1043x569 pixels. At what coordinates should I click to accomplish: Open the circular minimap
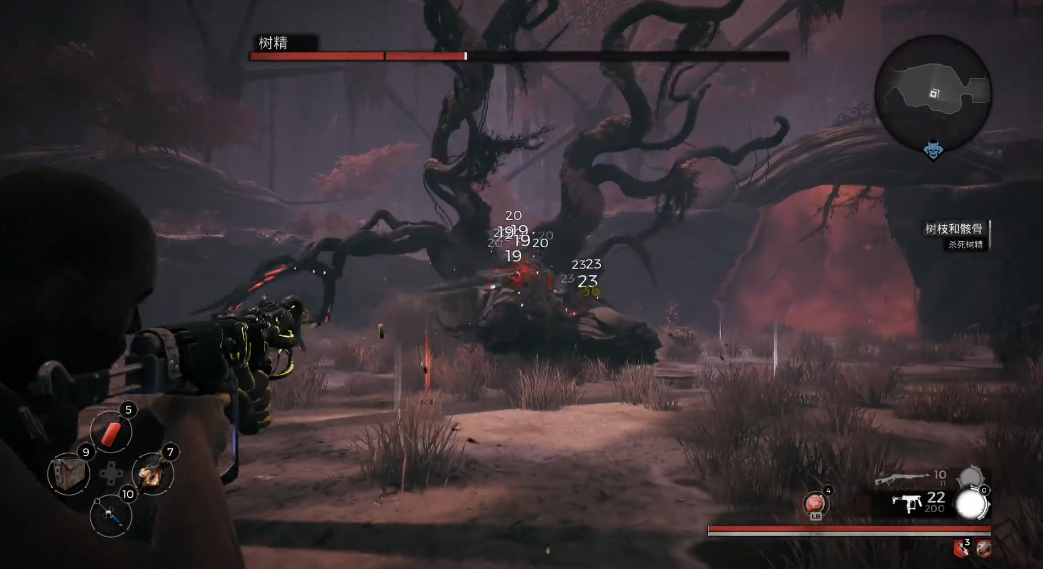933,93
